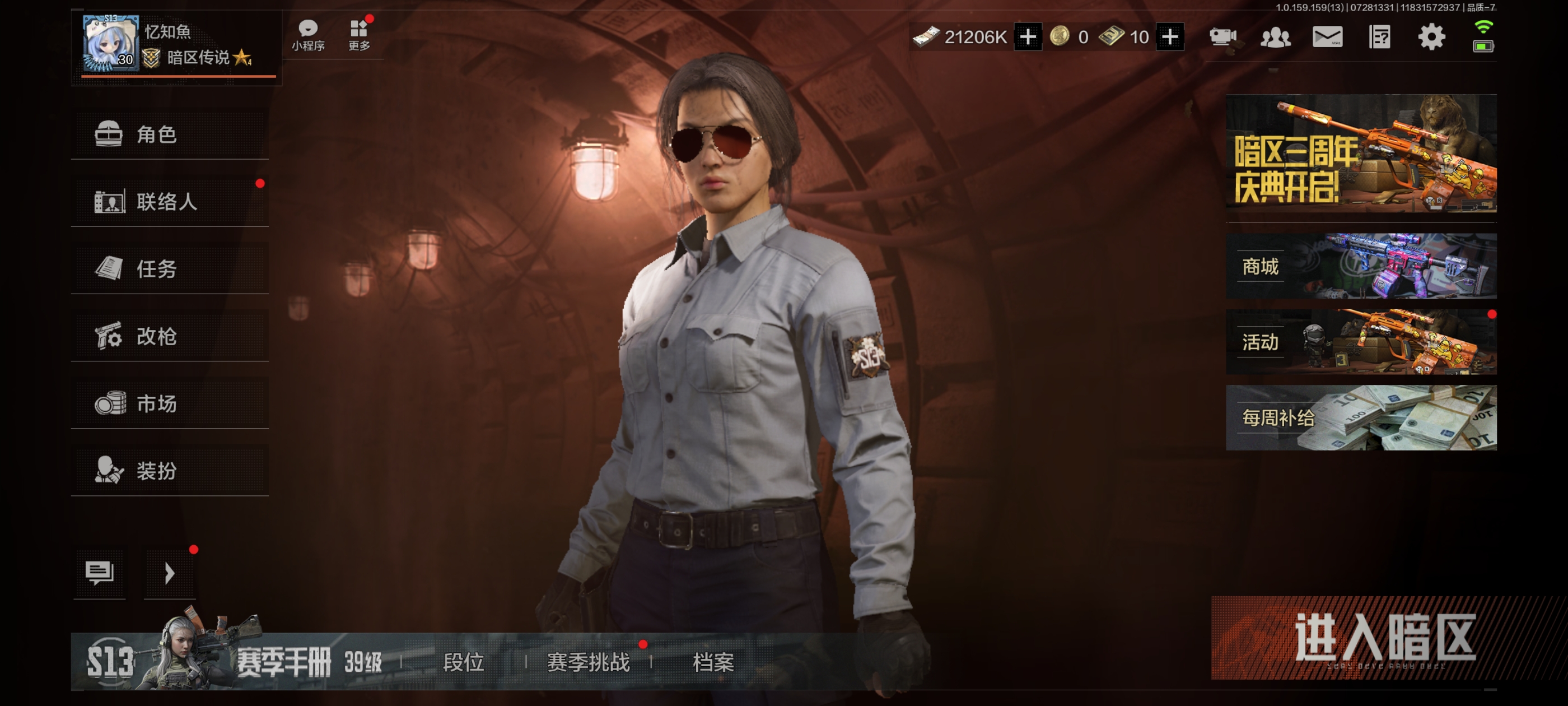View 赛季挑战 season challenges
This screenshot has height=706, width=1568.
pyautogui.click(x=588, y=662)
